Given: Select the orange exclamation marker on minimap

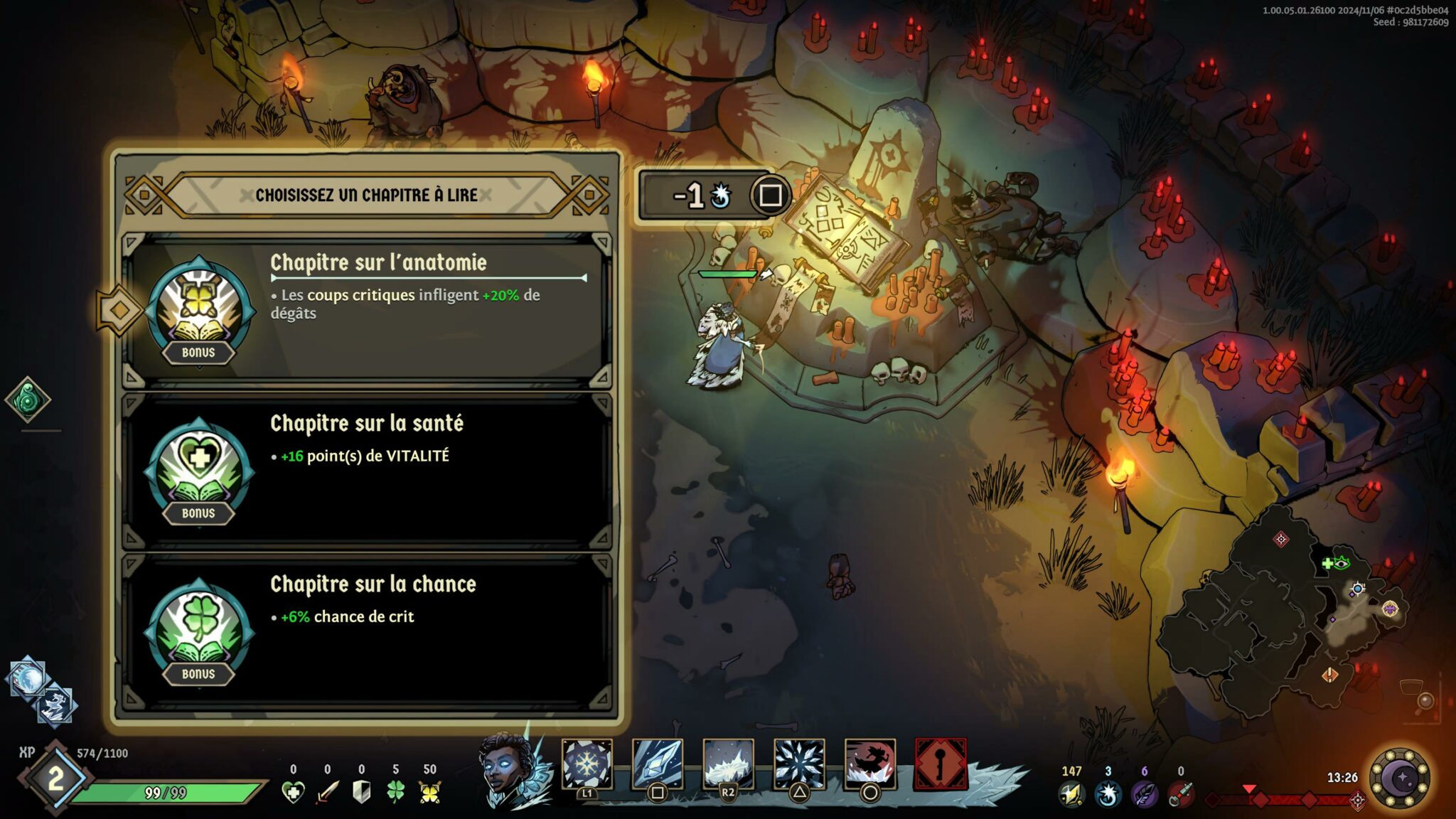Looking at the screenshot, I should pyautogui.click(x=1330, y=674).
